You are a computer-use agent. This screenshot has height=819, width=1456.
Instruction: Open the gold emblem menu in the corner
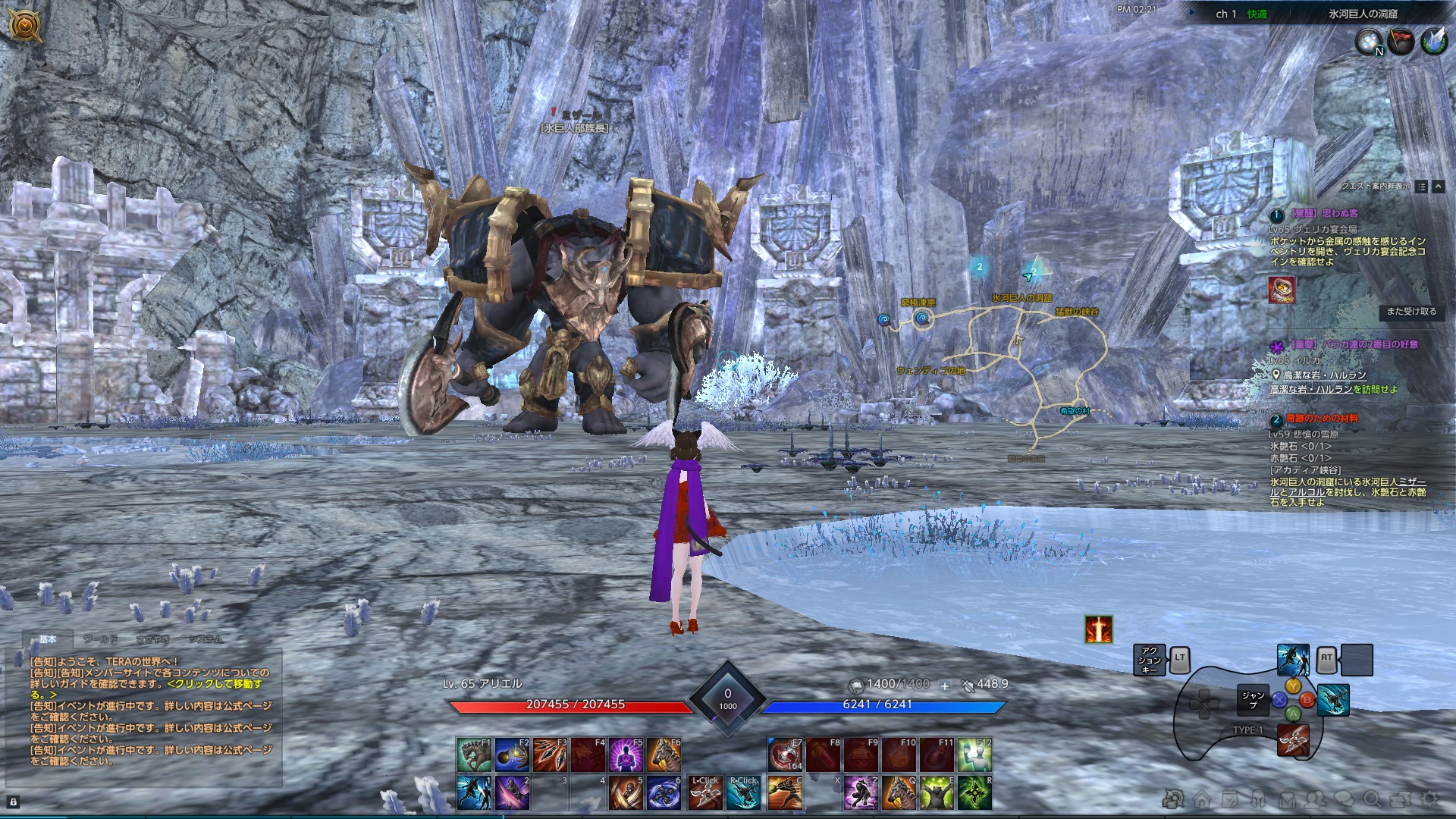(x=25, y=27)
